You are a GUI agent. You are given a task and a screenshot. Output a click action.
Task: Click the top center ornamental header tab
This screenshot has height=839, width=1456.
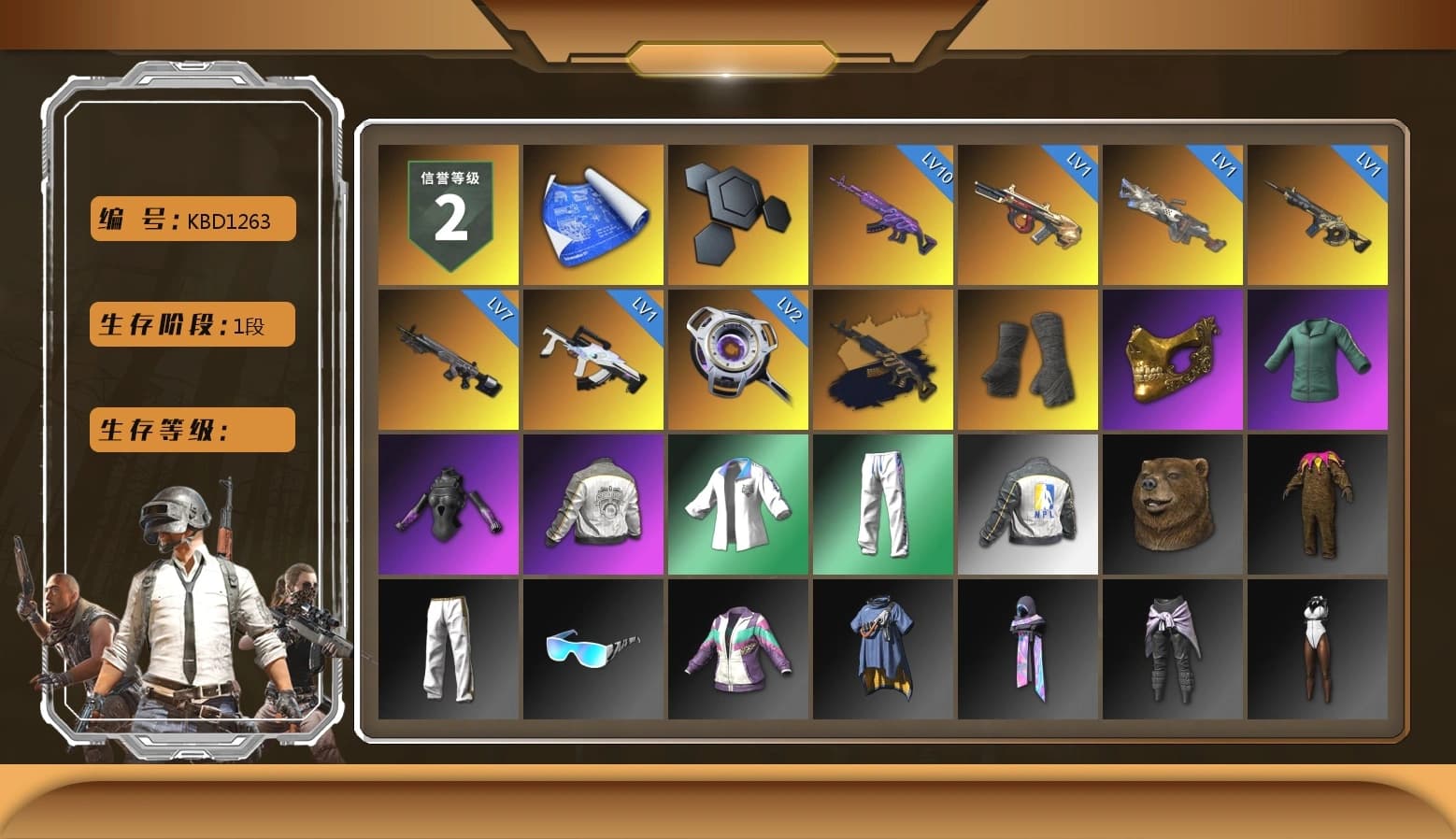point(728,54)
